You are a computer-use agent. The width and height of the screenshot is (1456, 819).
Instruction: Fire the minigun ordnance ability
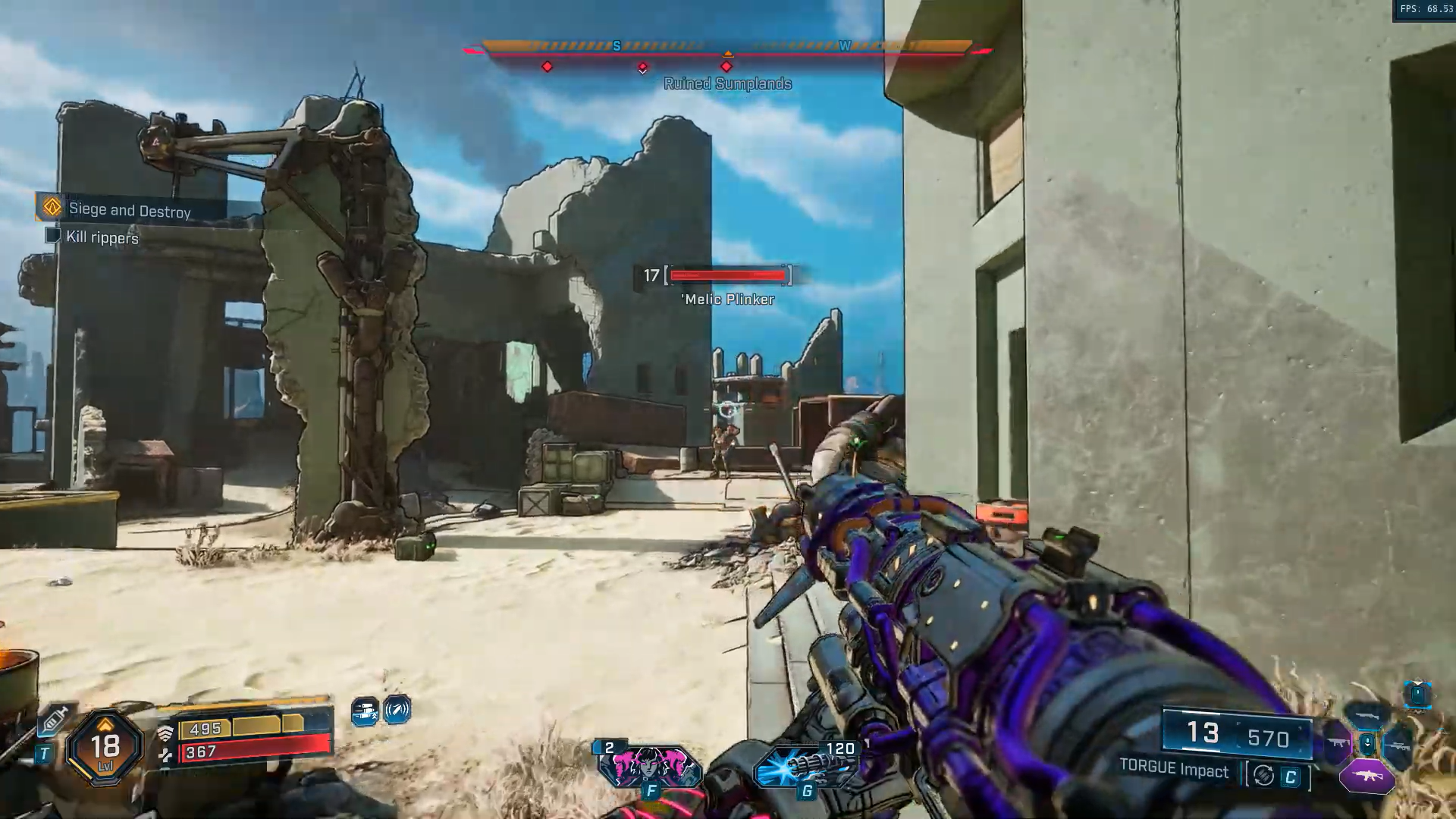[807, 765]
